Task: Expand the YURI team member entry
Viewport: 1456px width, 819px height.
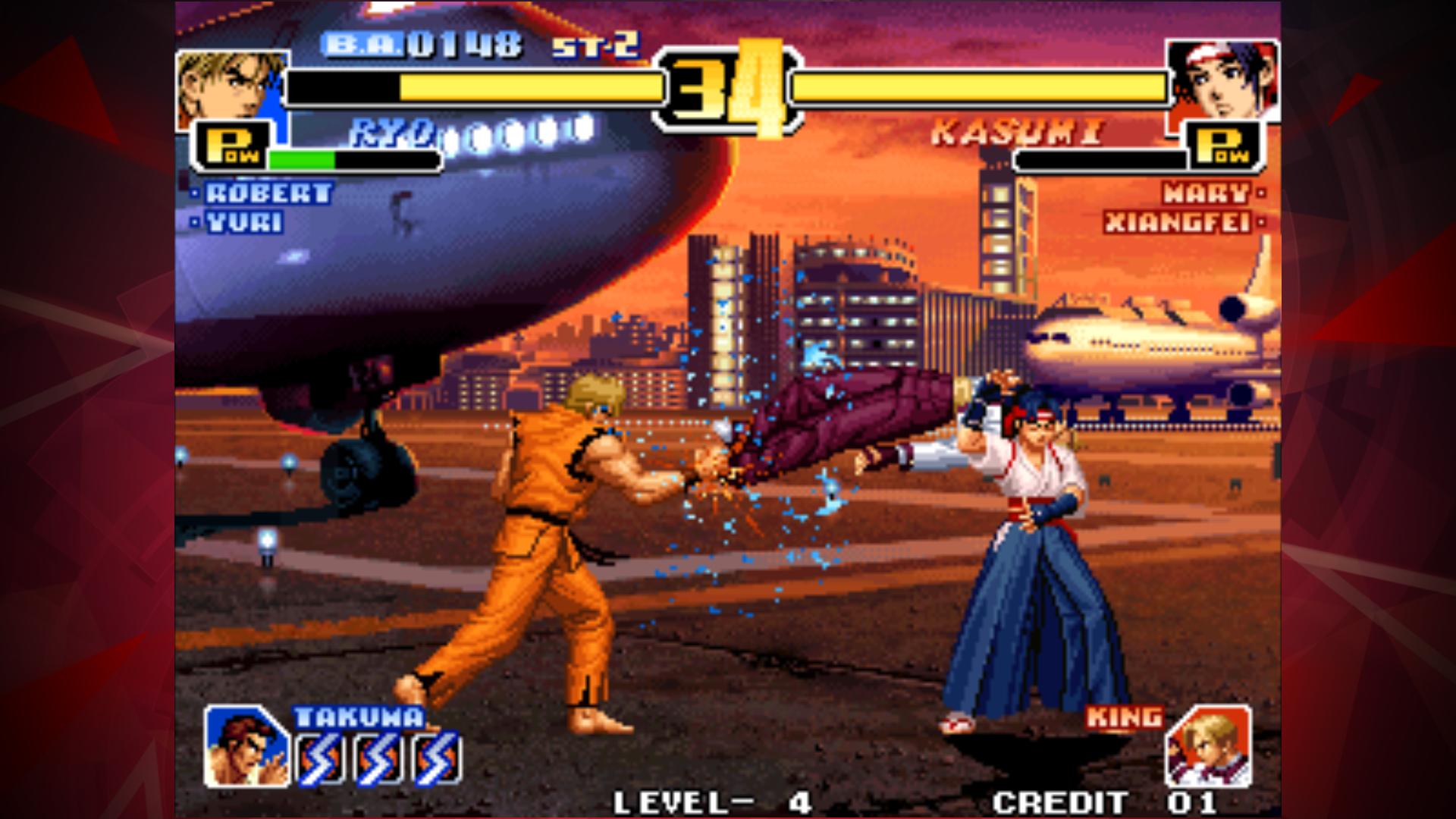Action: [x=246, y=220]
